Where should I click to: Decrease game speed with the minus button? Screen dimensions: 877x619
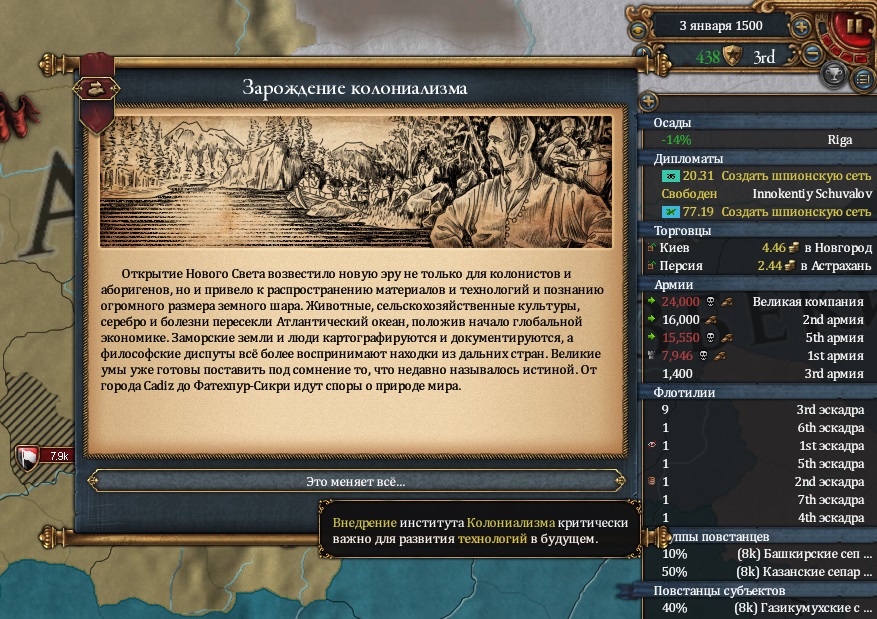813,54
